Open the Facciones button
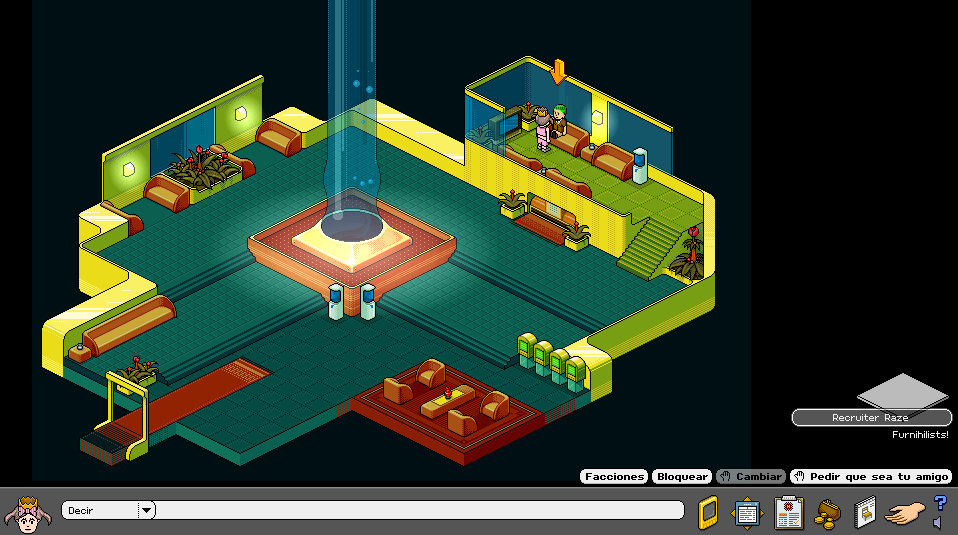 614,477
